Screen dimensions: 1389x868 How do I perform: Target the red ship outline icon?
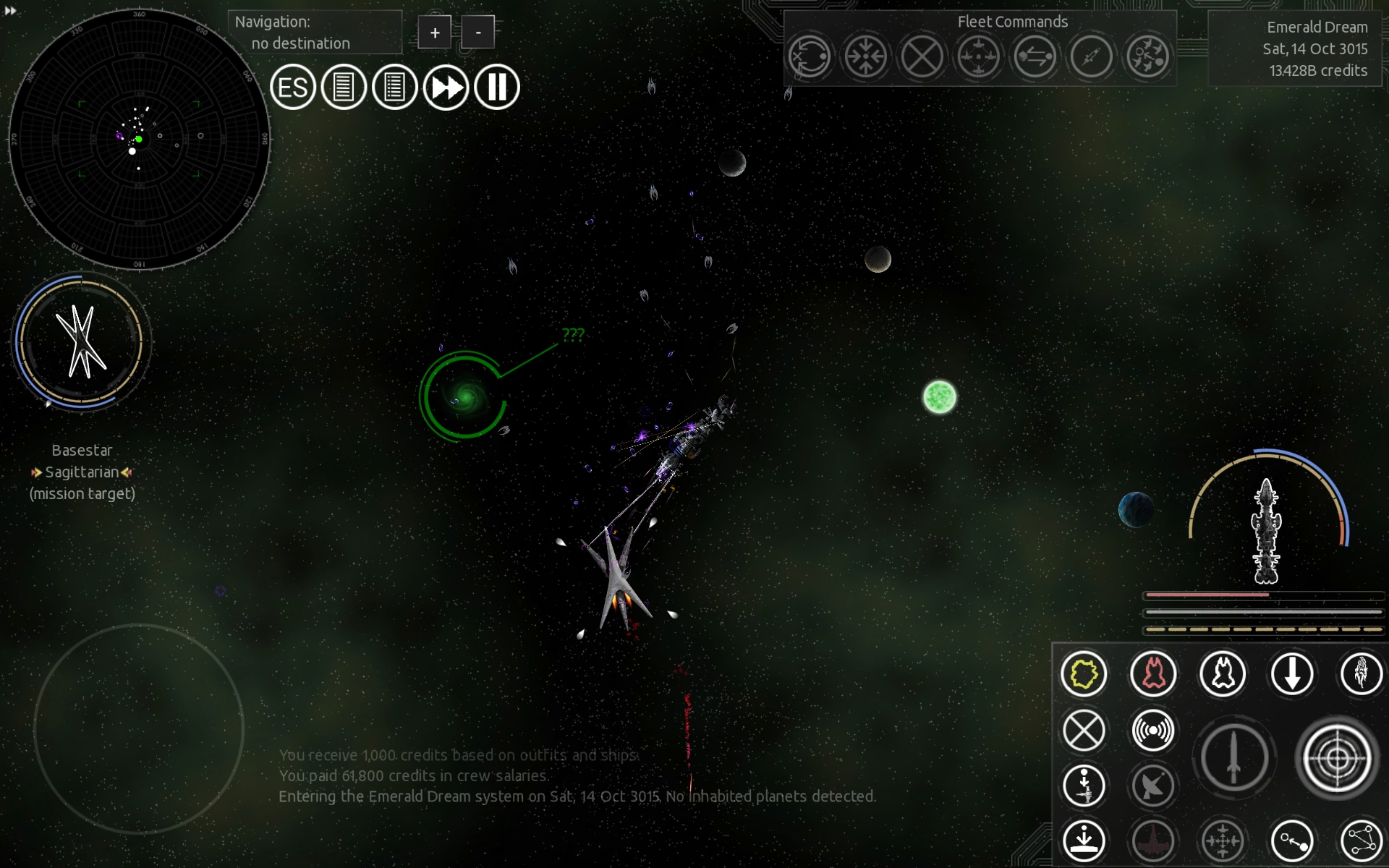(x=1153, y=674)
